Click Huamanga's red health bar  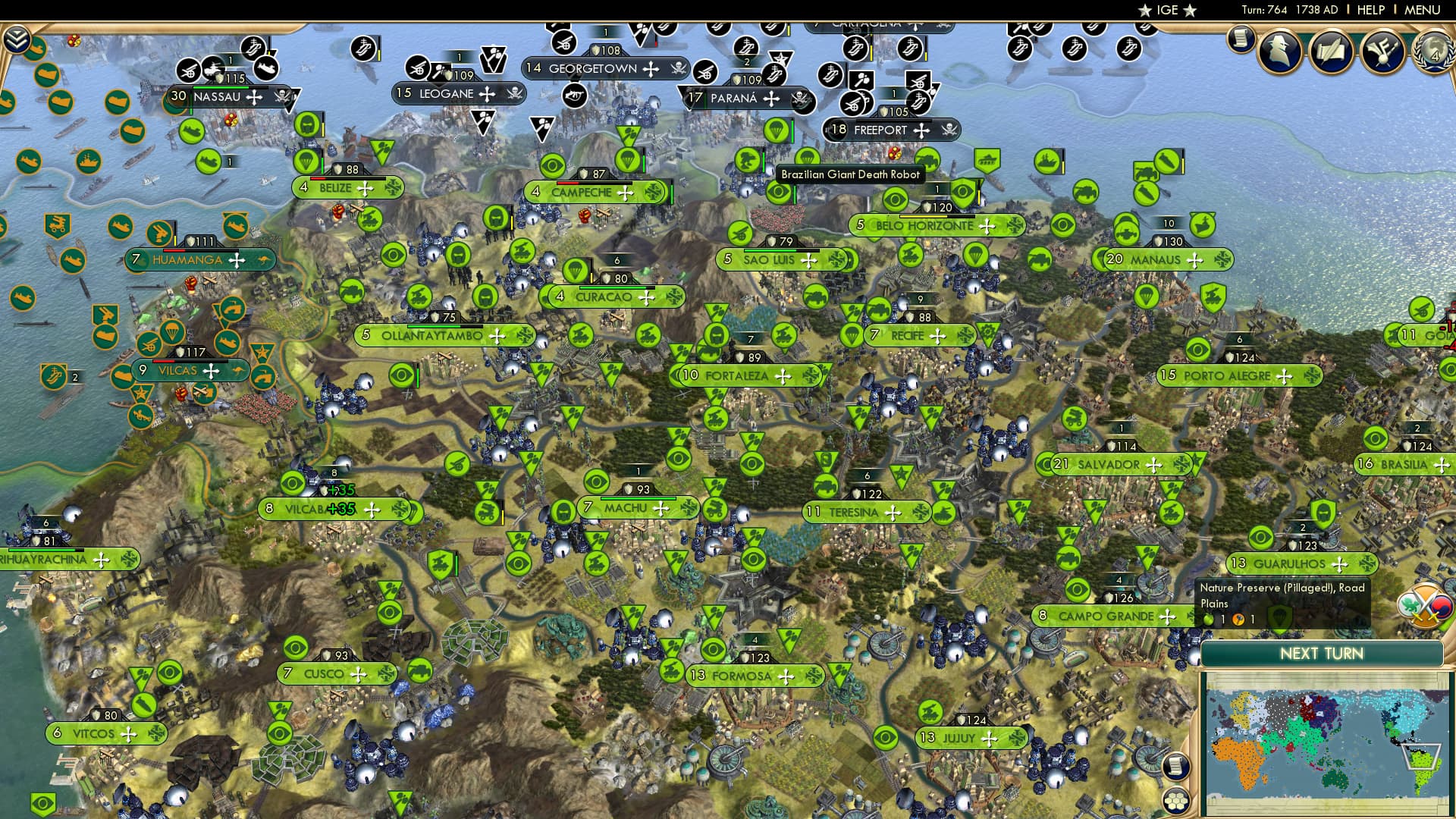174,250
